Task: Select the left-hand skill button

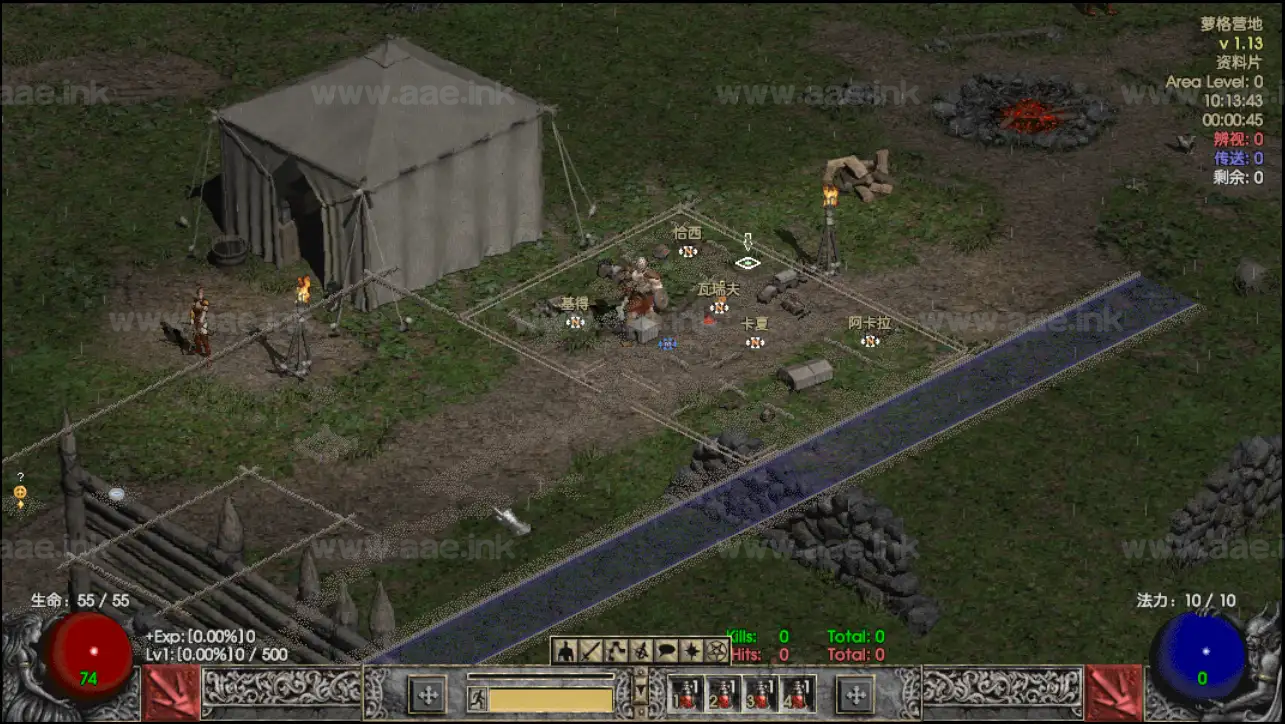Action: [x=428, y=695]
